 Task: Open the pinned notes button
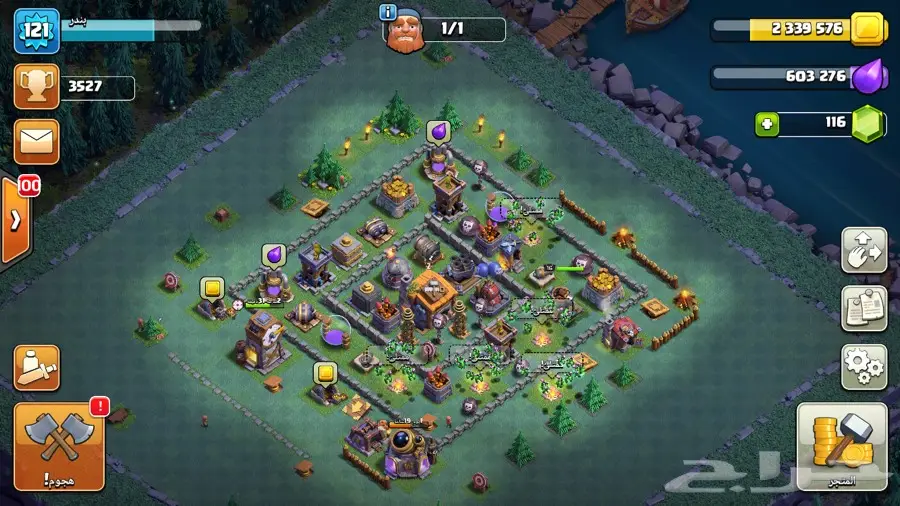coord(863,308)
